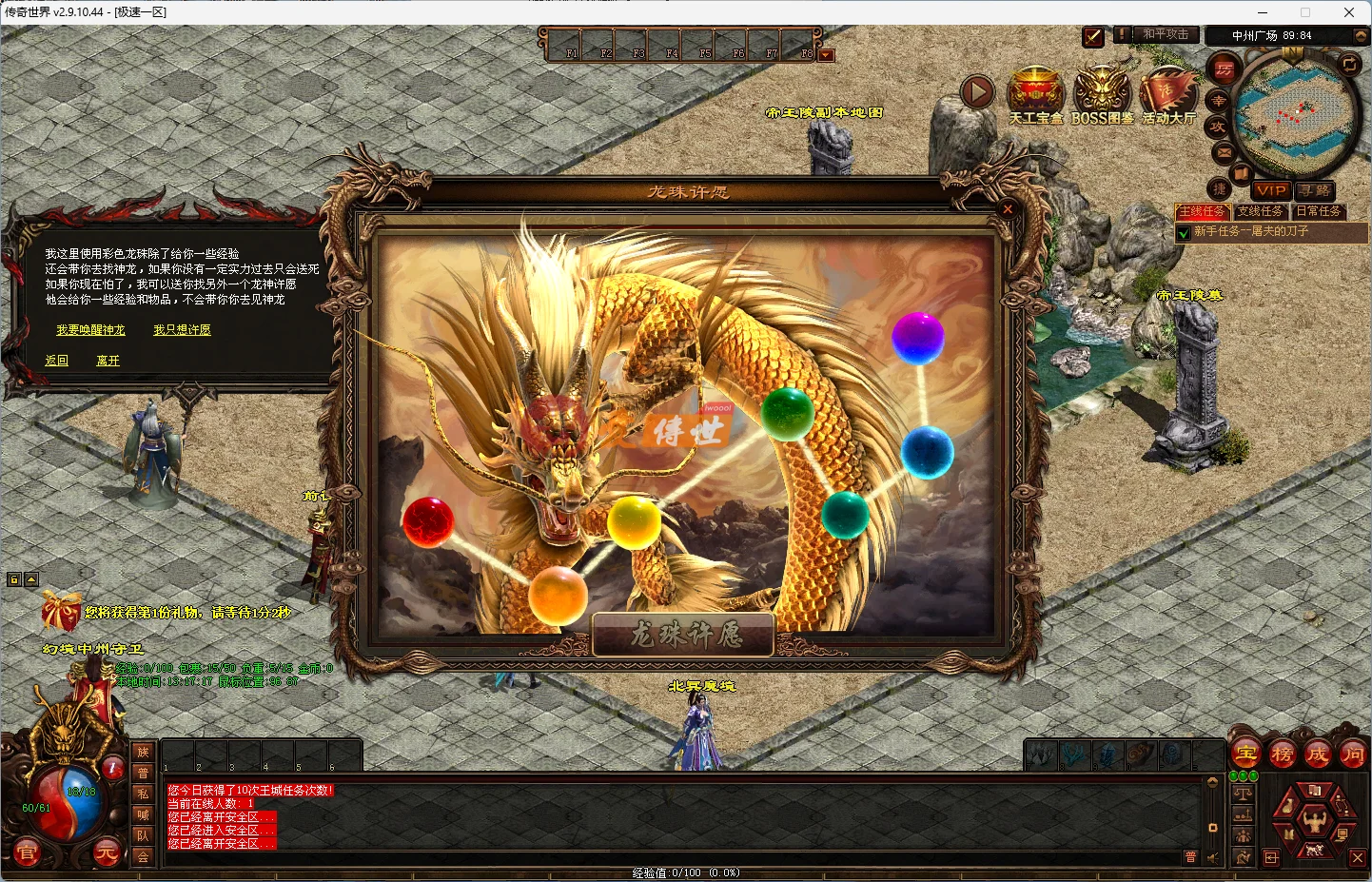Toggle the lock icon at bottom left

(14, 578)
